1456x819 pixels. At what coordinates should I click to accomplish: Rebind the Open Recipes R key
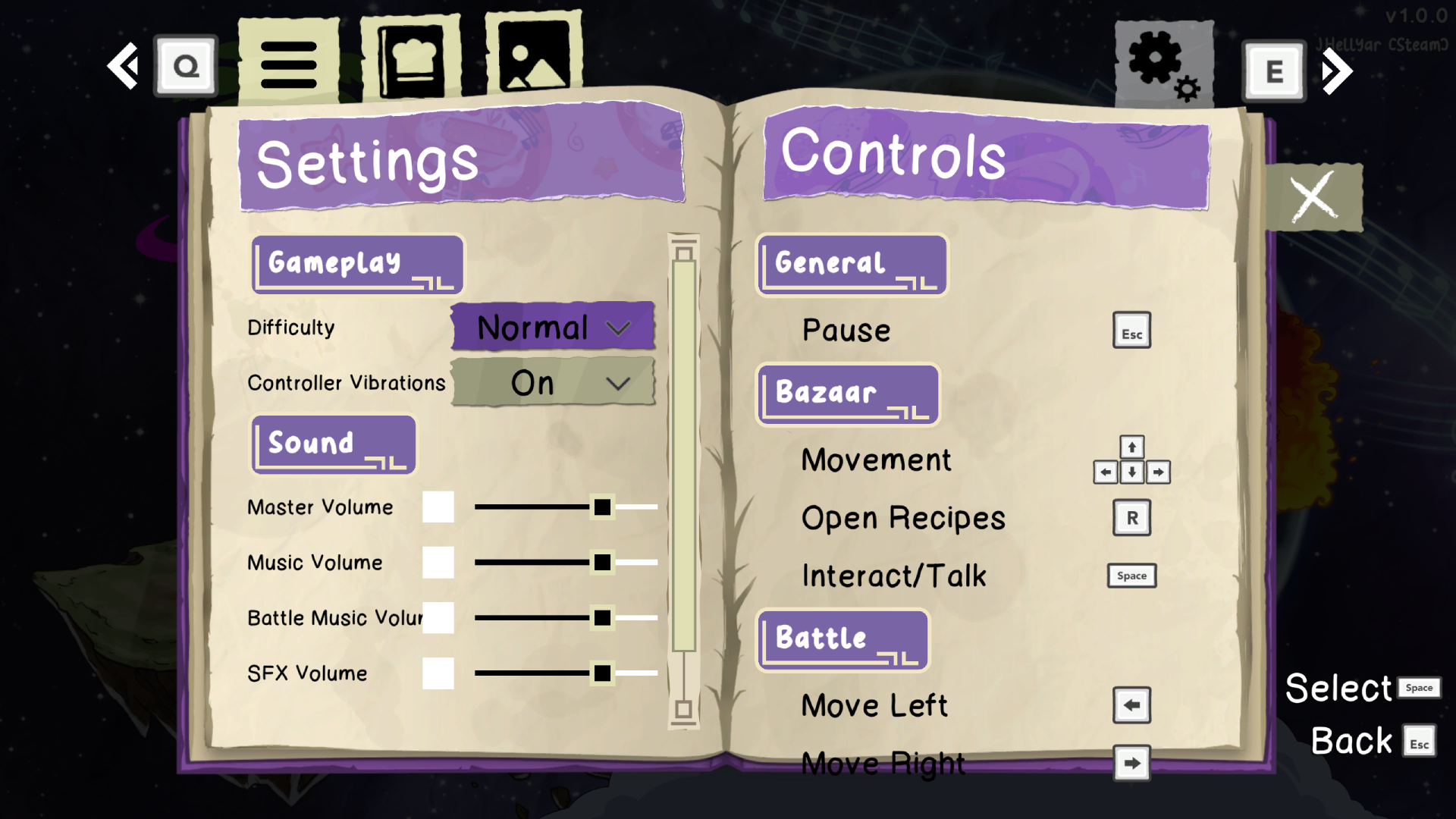click(x=1131, y=518)
